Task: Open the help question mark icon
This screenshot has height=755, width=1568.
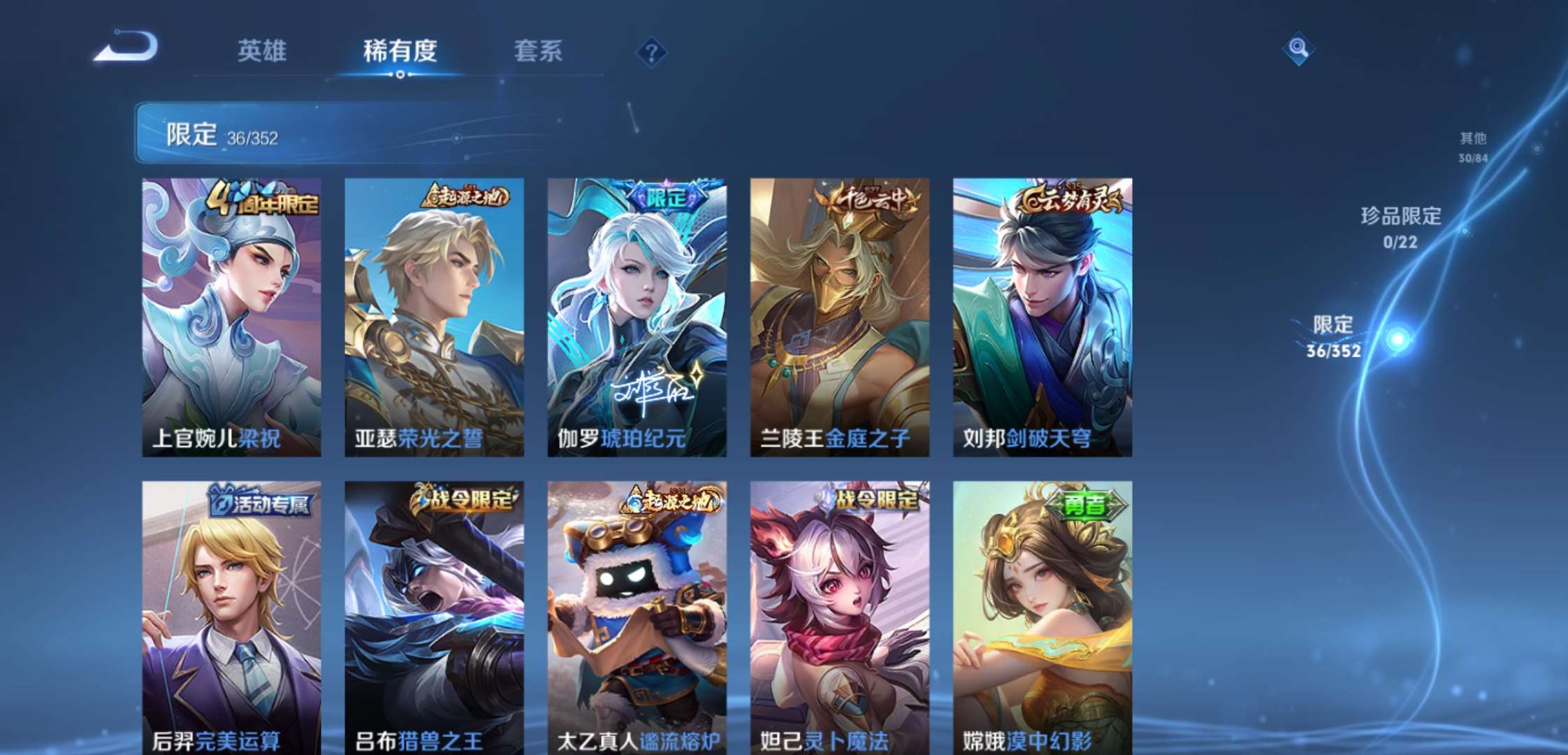Action: [651, 50]
